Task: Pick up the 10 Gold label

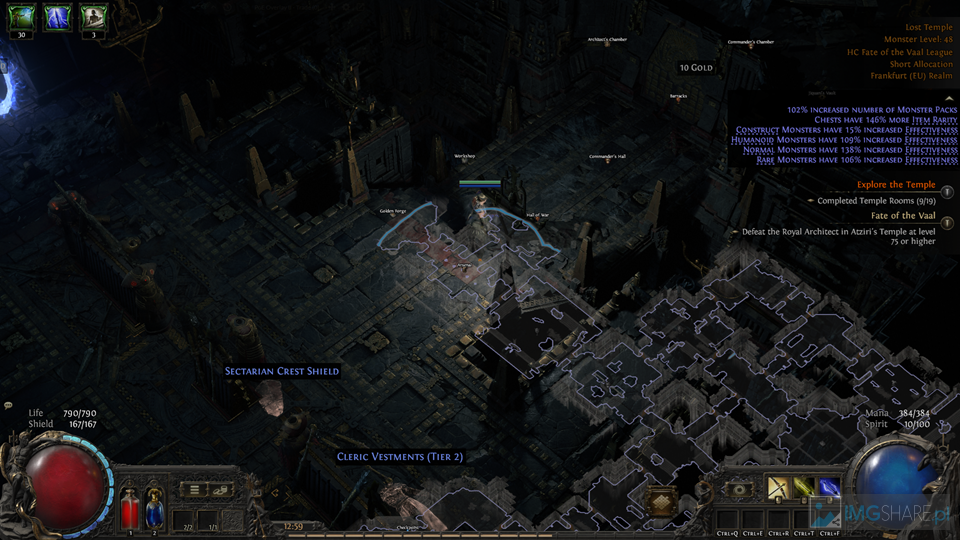Action: [696, 68]
